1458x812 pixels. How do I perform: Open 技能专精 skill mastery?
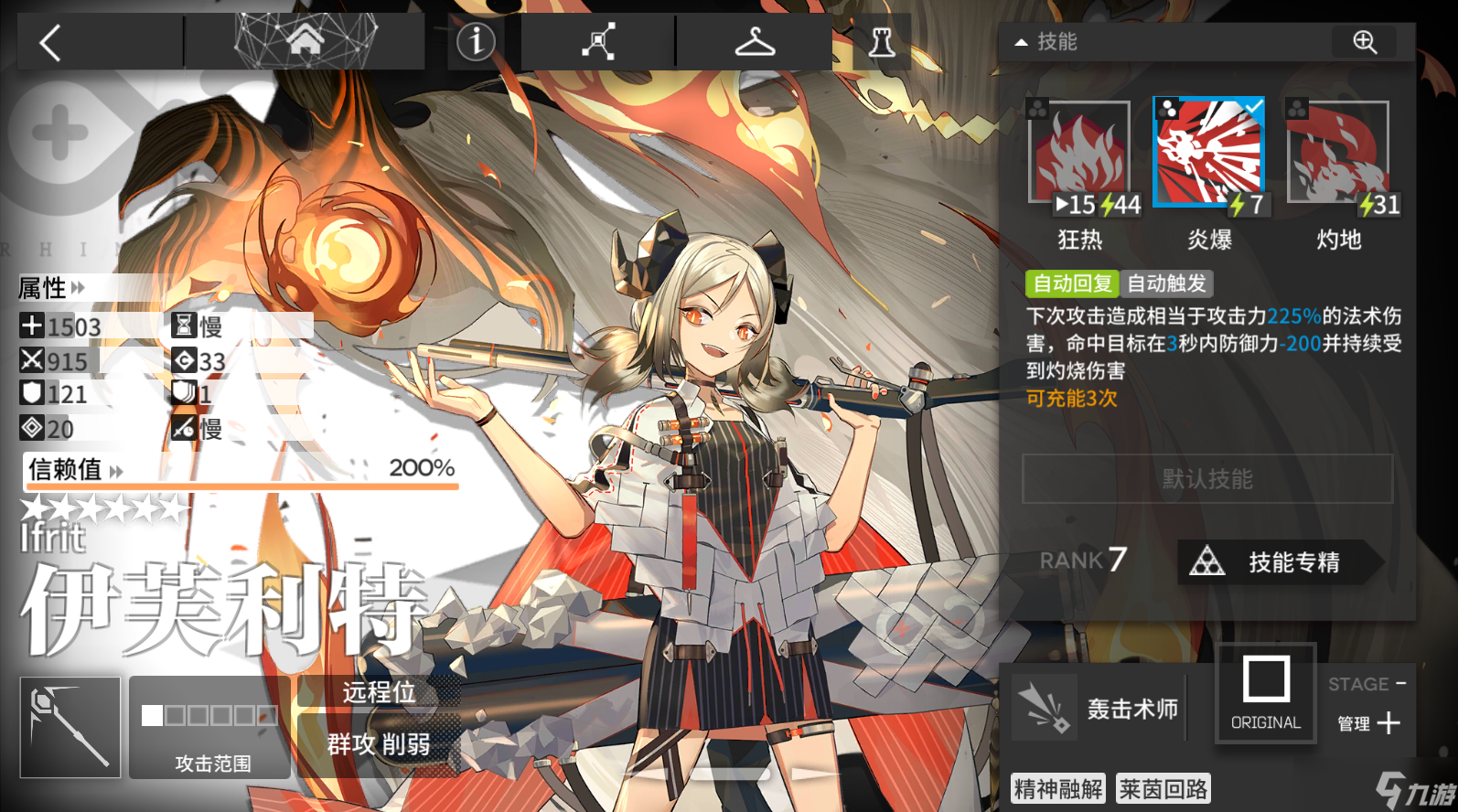click(1279, 561)
